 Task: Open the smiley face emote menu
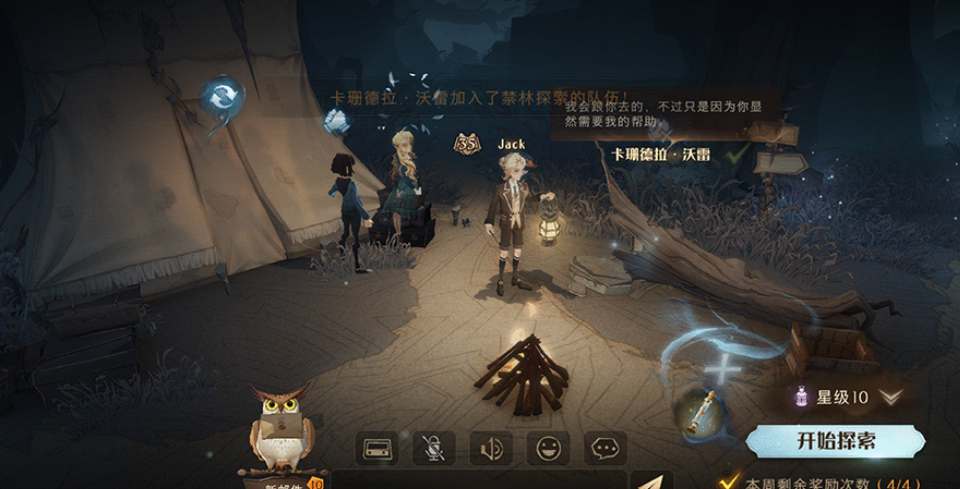click(x=548, y=448)
